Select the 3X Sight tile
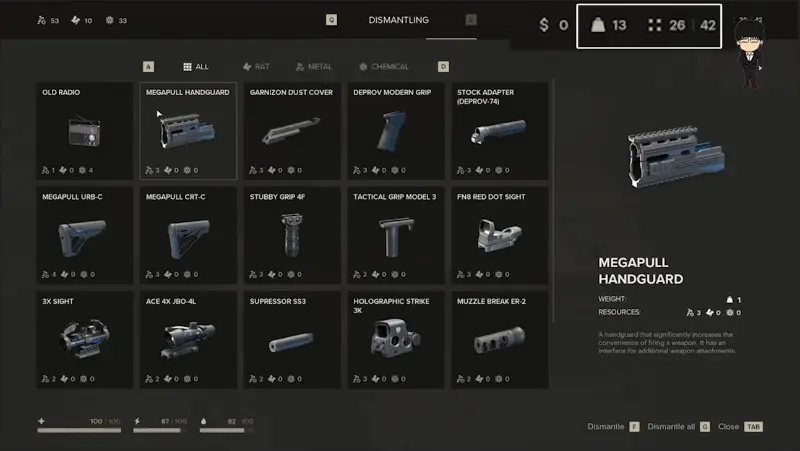Screen dimensions: 800x451 [x=85, y=339]
